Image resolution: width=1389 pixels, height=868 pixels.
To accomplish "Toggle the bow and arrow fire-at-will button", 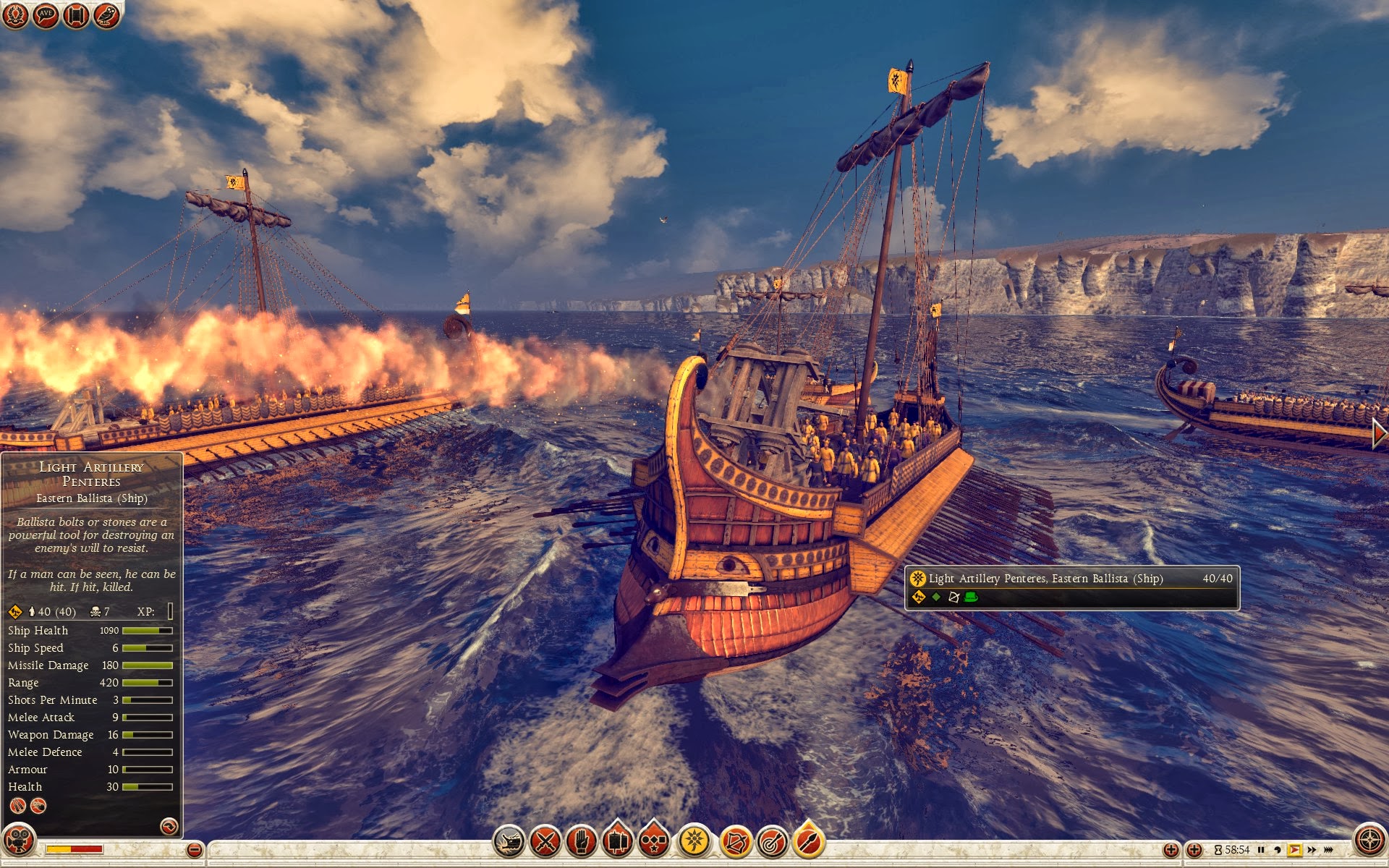I will pos(735,841).
